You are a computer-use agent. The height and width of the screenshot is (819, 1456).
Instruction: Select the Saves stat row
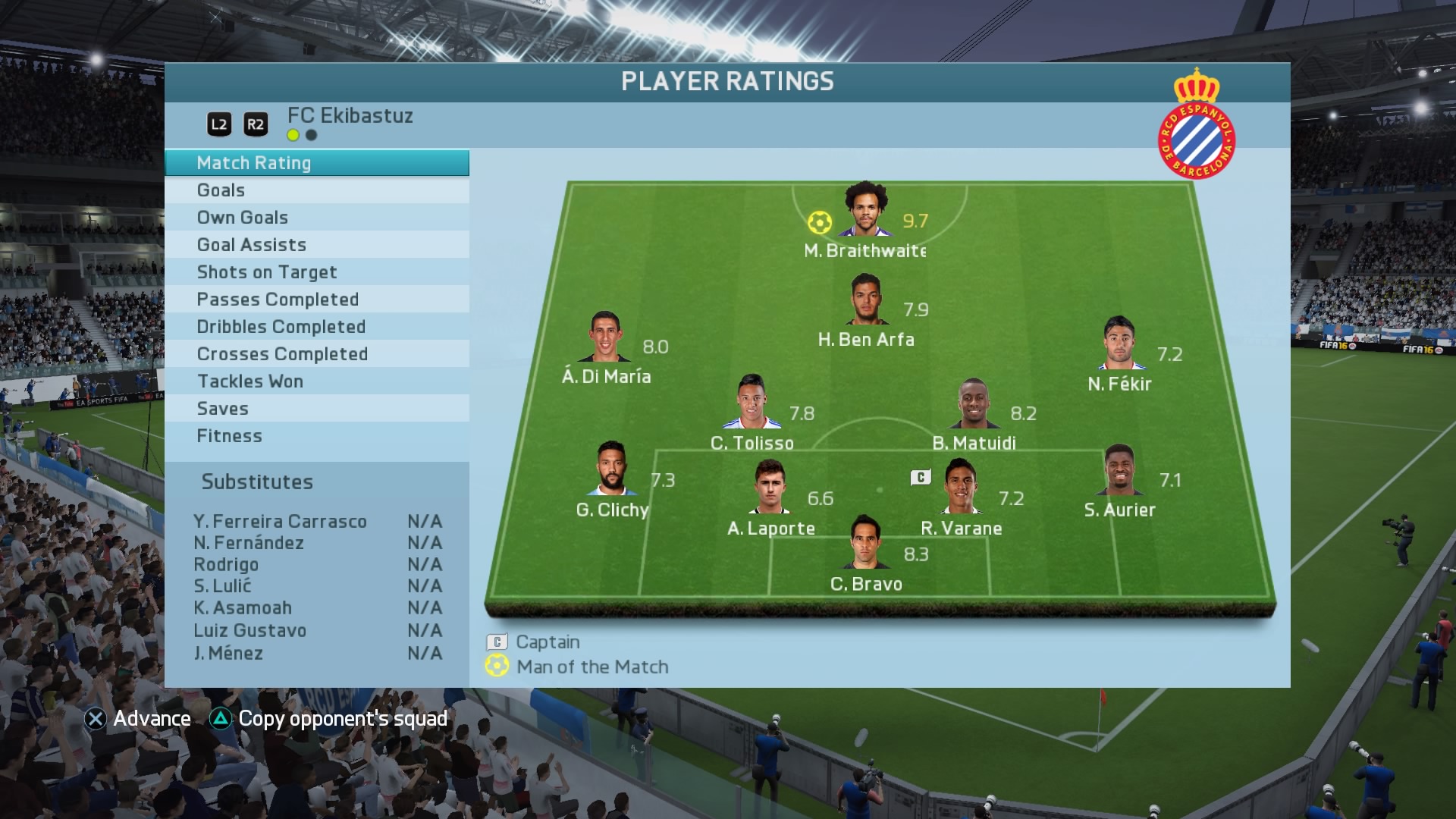click(x=316, y=409)
